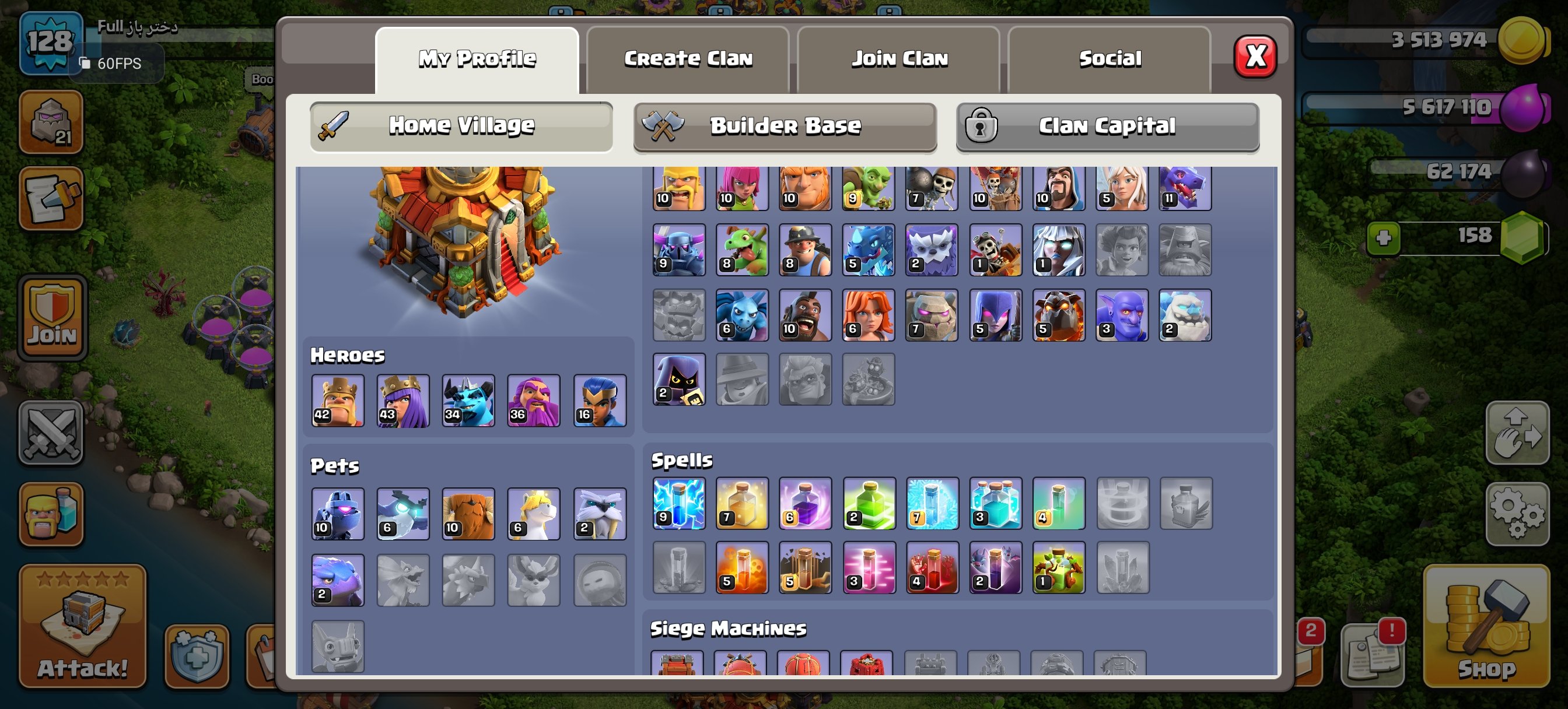This screenshot has width=1568, height=709.
Task: Open the Join Clan tab
Action: click(x=898, y=58)
